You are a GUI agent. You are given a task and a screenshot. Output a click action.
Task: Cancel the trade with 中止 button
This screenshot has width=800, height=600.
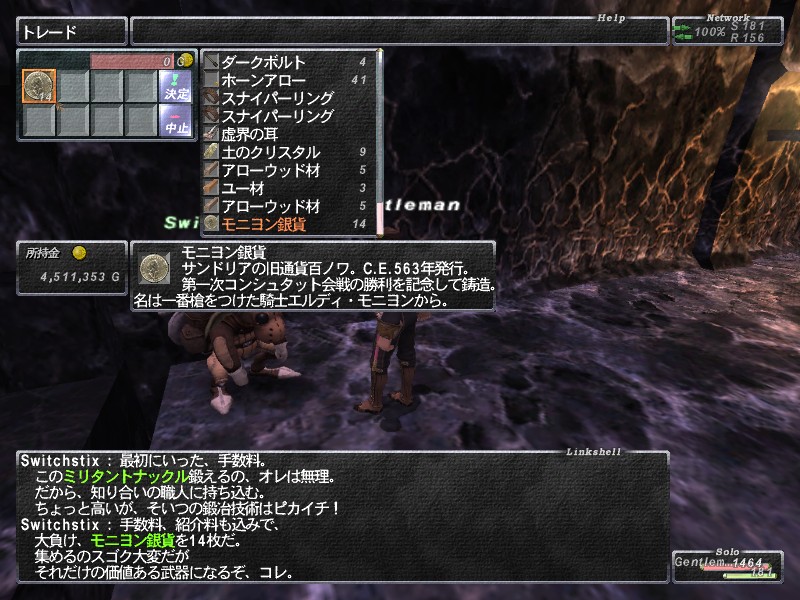[x=175, y=120]
